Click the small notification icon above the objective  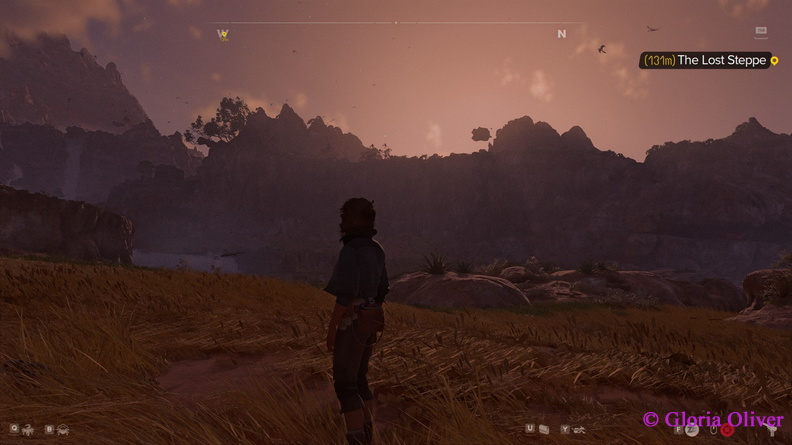coord(761,32)
